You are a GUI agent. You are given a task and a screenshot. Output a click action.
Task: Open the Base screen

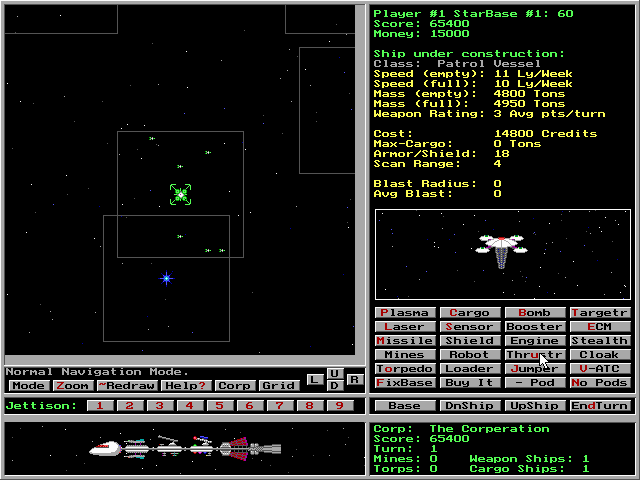pos(404,406)
